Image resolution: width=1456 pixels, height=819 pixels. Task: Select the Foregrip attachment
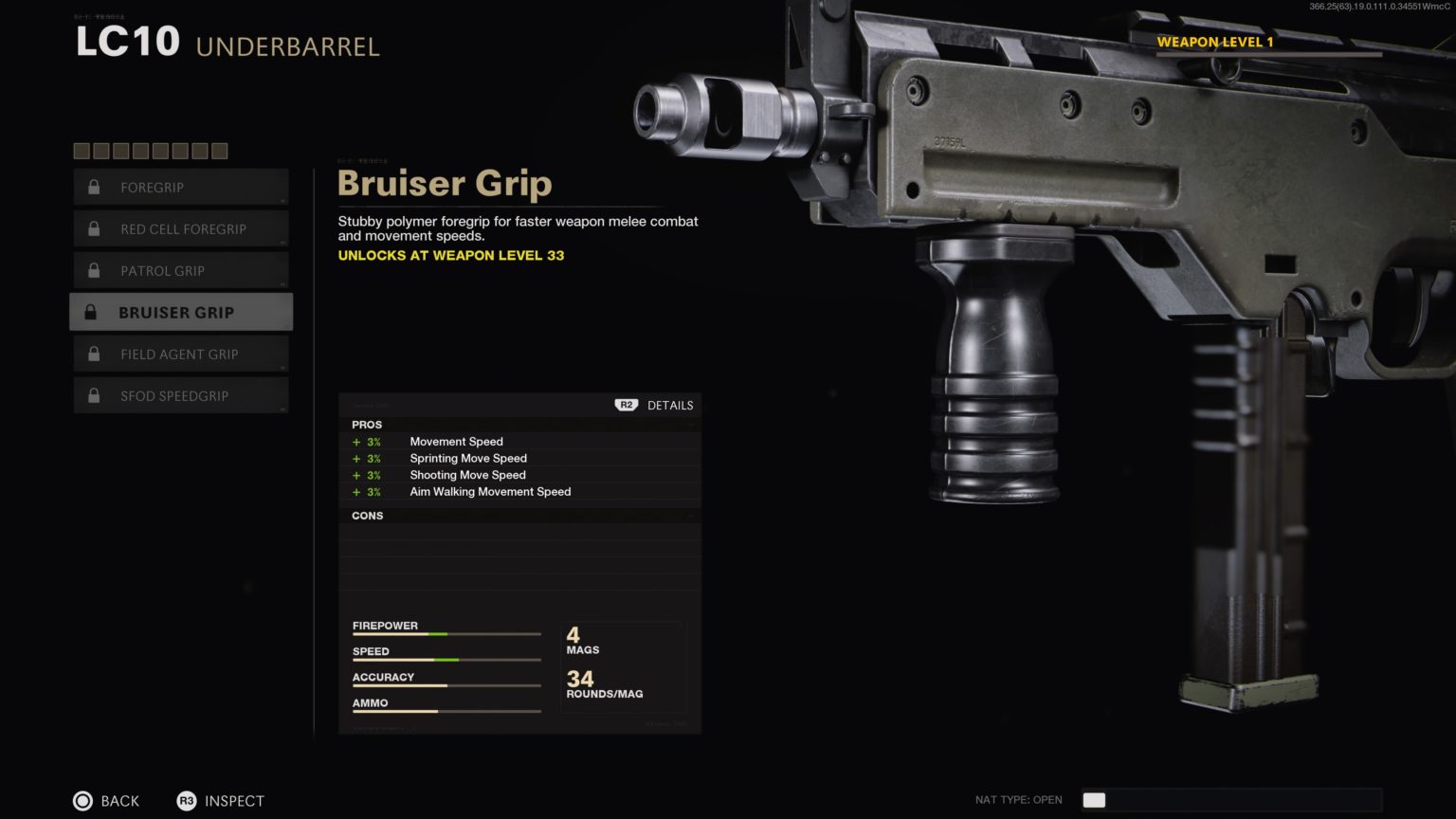coord(180,188)
